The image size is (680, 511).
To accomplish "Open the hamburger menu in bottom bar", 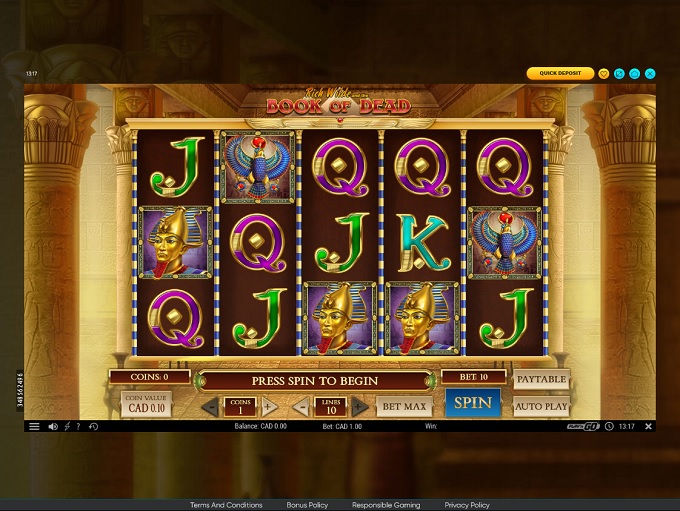I will (x=34, y=427).
